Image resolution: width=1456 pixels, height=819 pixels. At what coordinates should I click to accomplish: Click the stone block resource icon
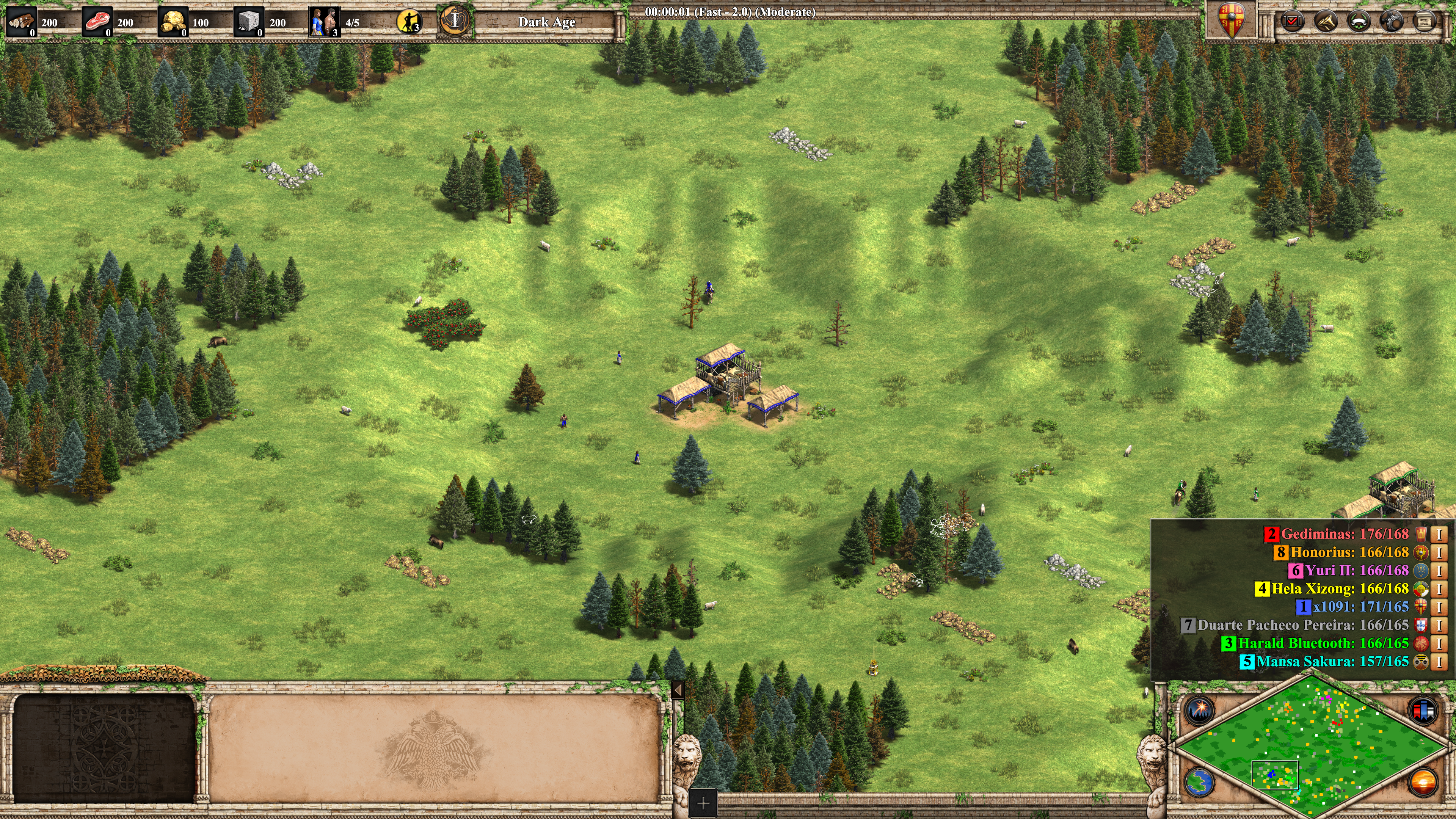[248, 22]
